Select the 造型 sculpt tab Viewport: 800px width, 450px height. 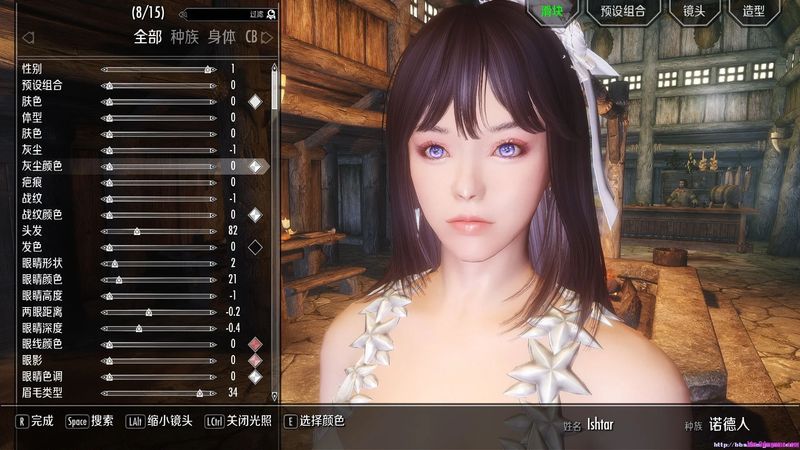752,13
